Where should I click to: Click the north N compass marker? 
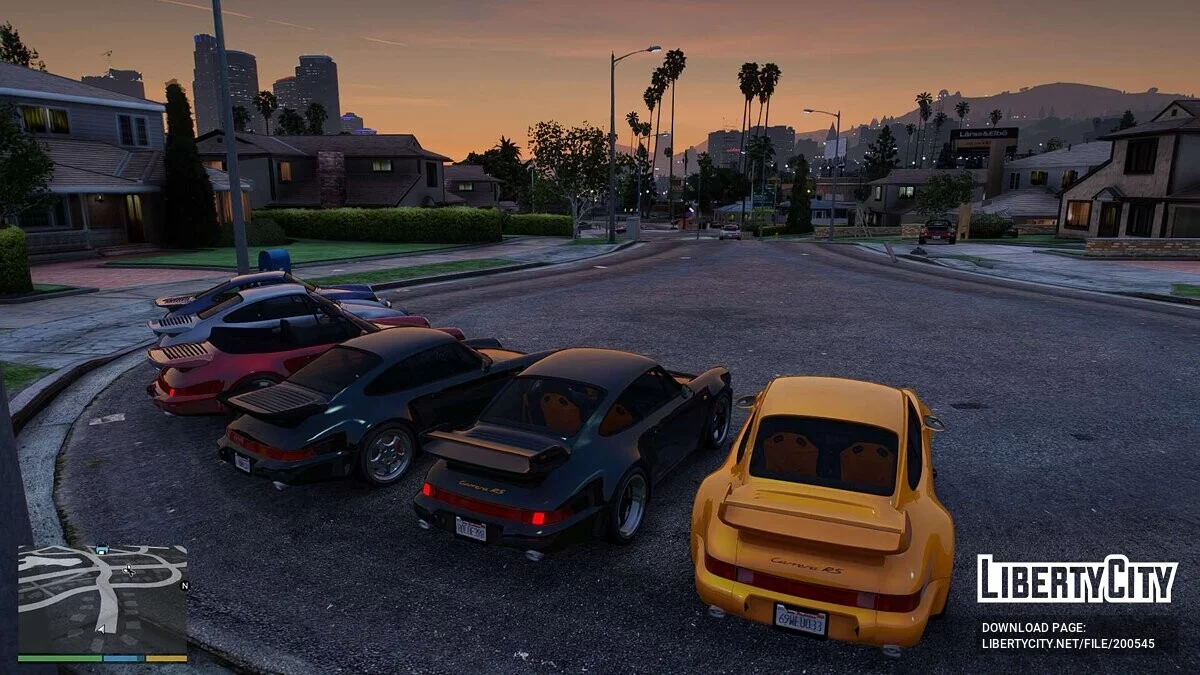tap(184, 586)
